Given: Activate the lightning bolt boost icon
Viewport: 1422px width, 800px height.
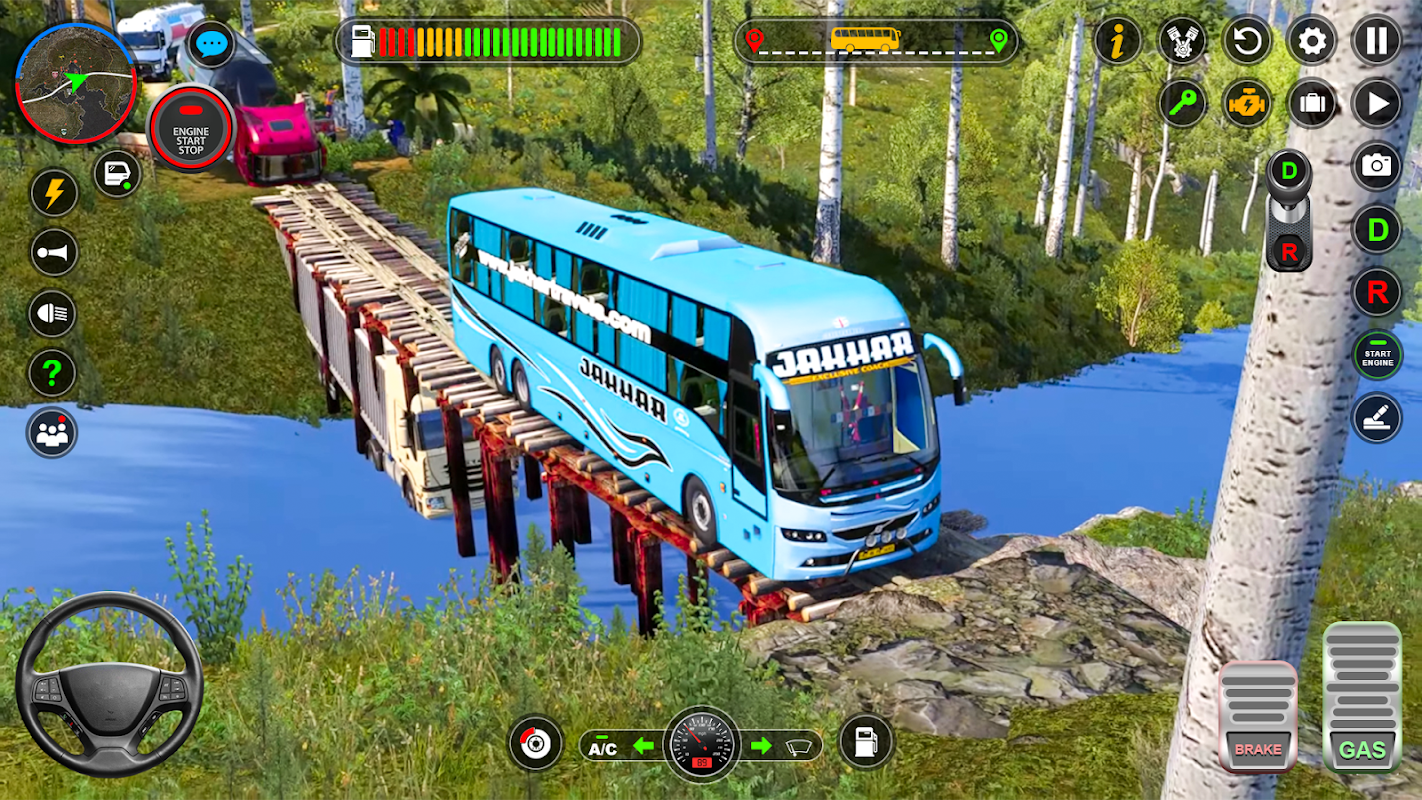Looking at the screenshot, I should point(53,192).
